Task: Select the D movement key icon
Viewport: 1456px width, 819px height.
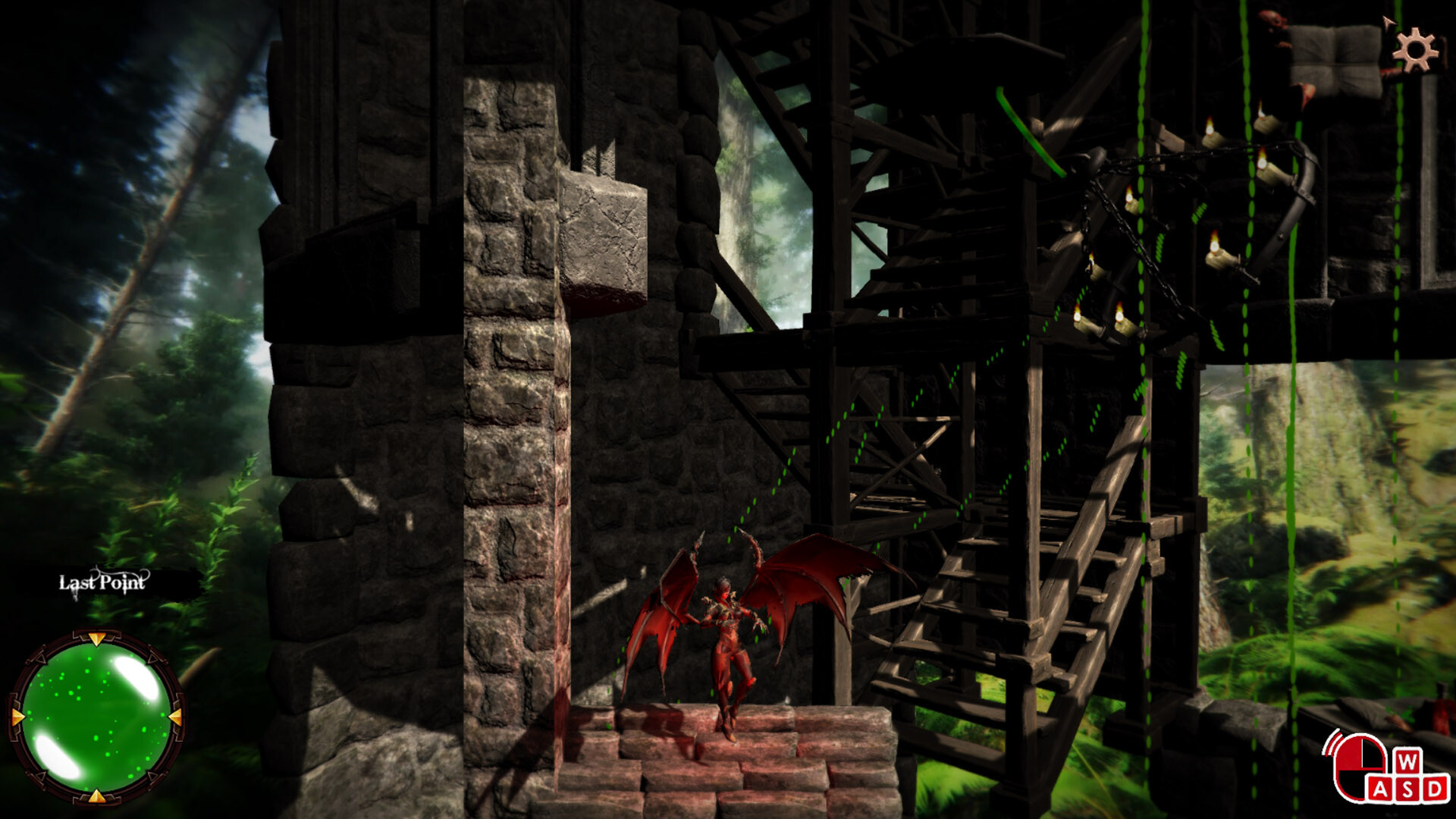Action: click(x=1433, y=789)
